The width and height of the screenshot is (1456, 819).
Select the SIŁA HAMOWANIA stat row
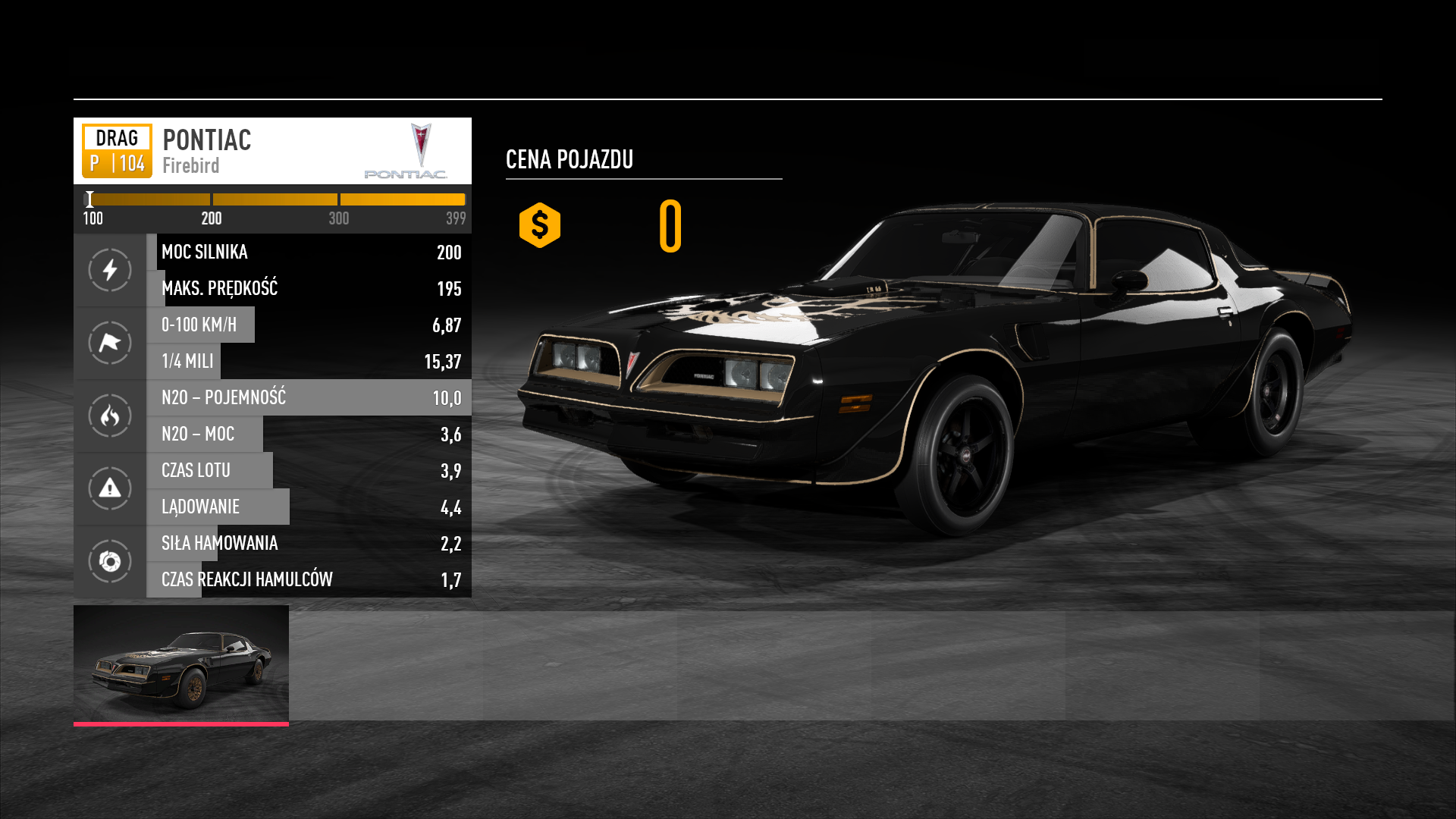pos(309,543)
